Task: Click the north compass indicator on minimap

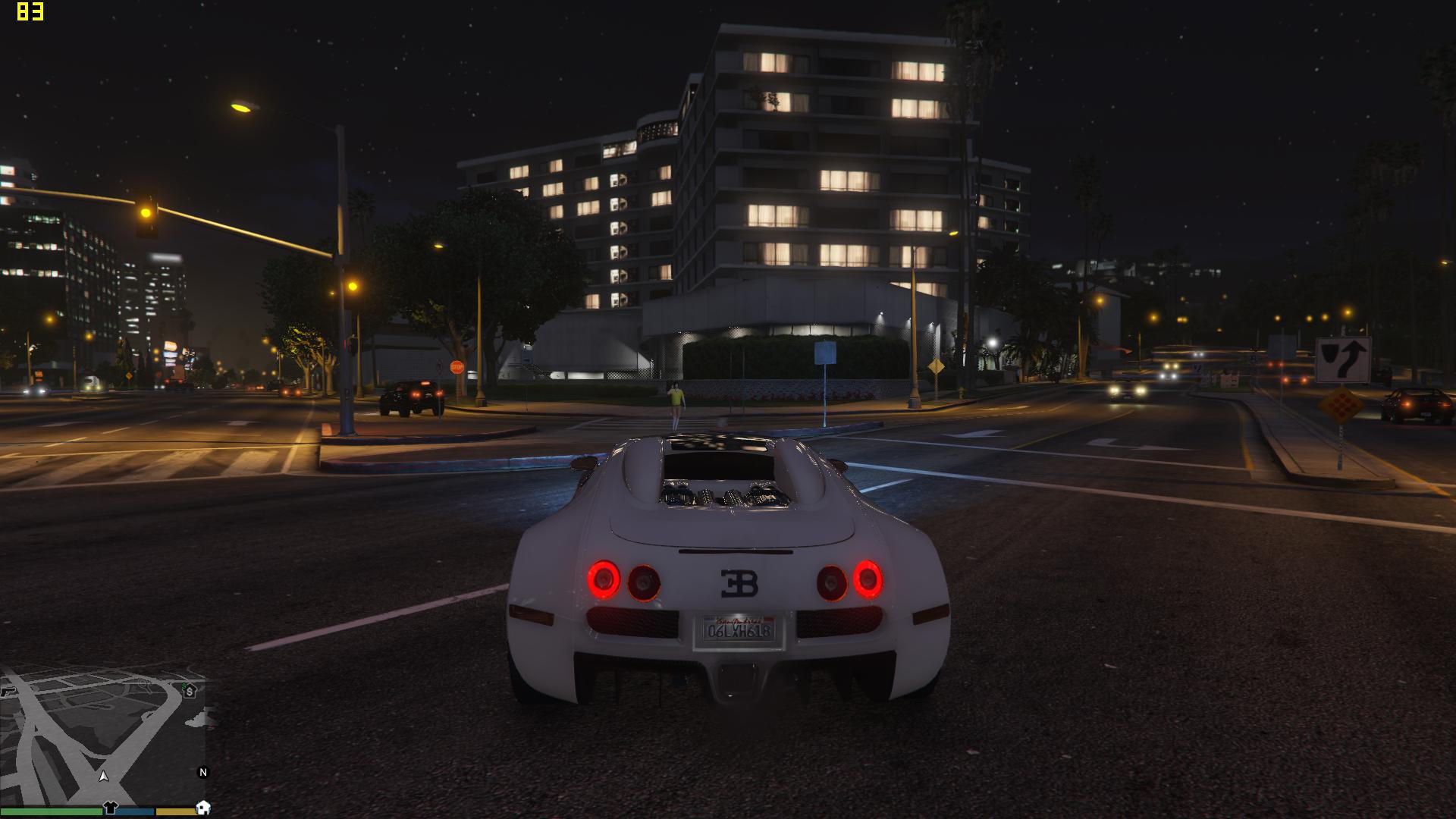Action: (202, 773)
